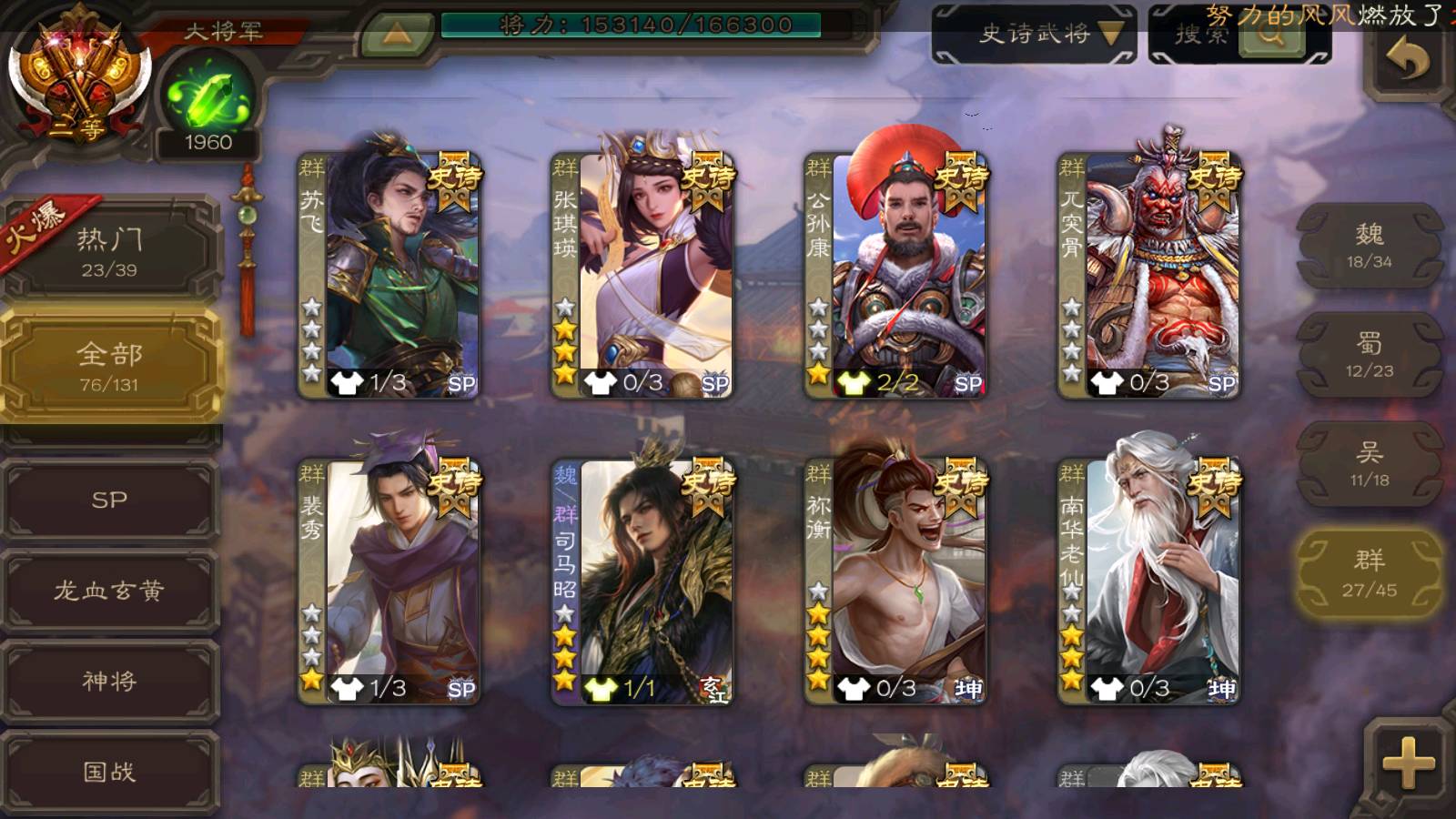Choose the 国战 category tab
The width and height of the screenshot is (1456, 819).
click(109, 772)
